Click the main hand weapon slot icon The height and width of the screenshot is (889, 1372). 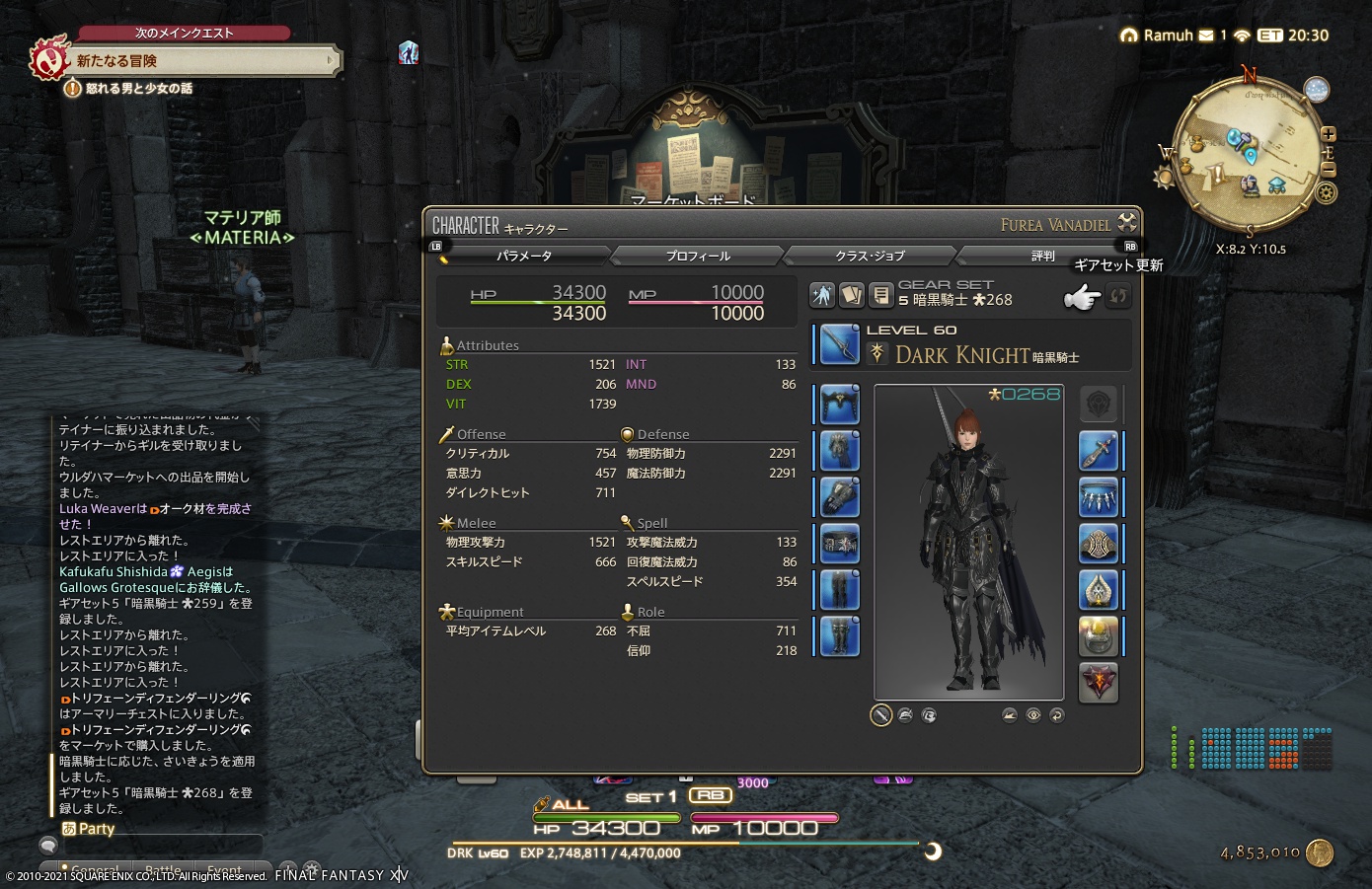tap(837, 344)
